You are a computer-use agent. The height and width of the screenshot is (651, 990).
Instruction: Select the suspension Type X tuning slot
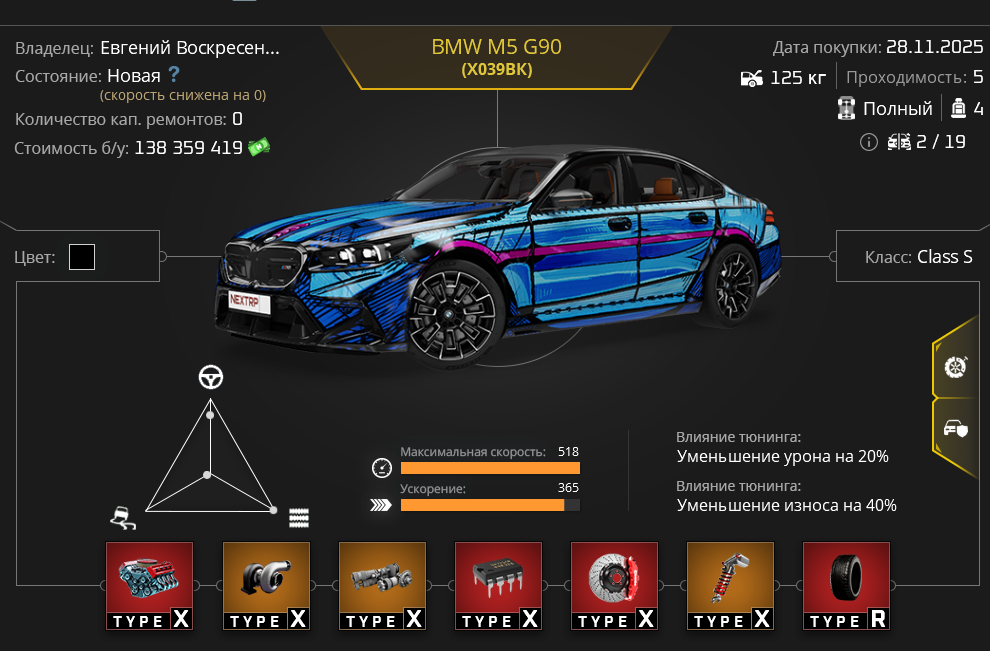(730, 586)
